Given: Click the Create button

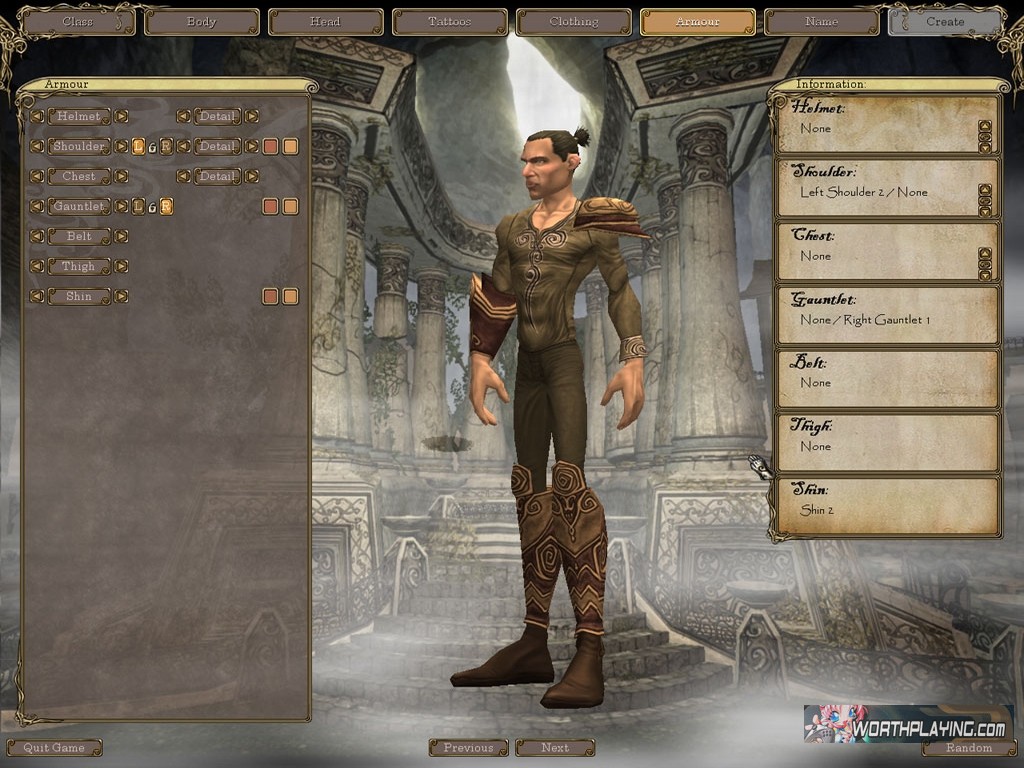Looking at the screenshot, I should 945,21.
